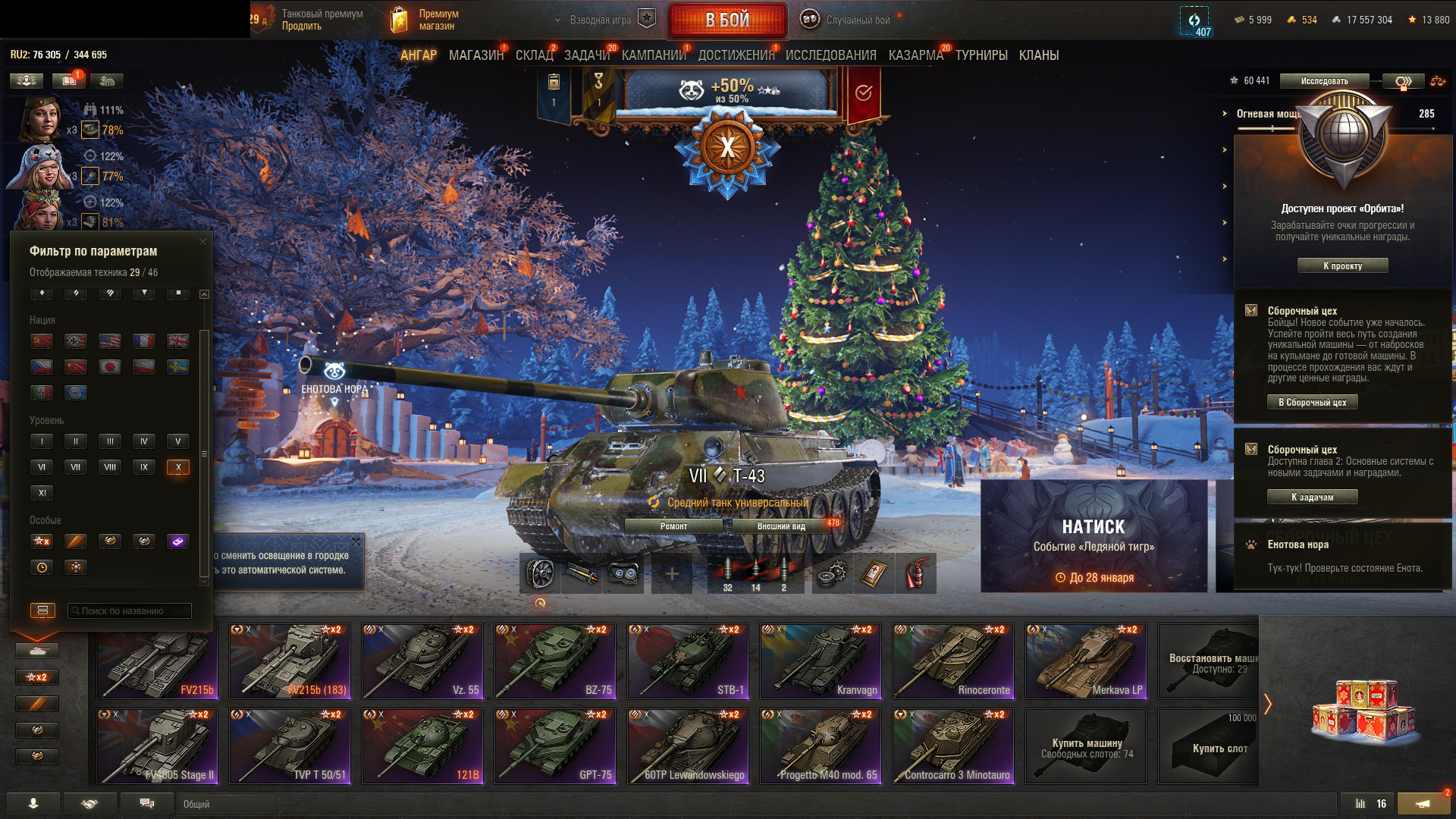Start battle with the В БОЙ button
The width and height of the screenshot is (1456, 819).
pos(727,20)
